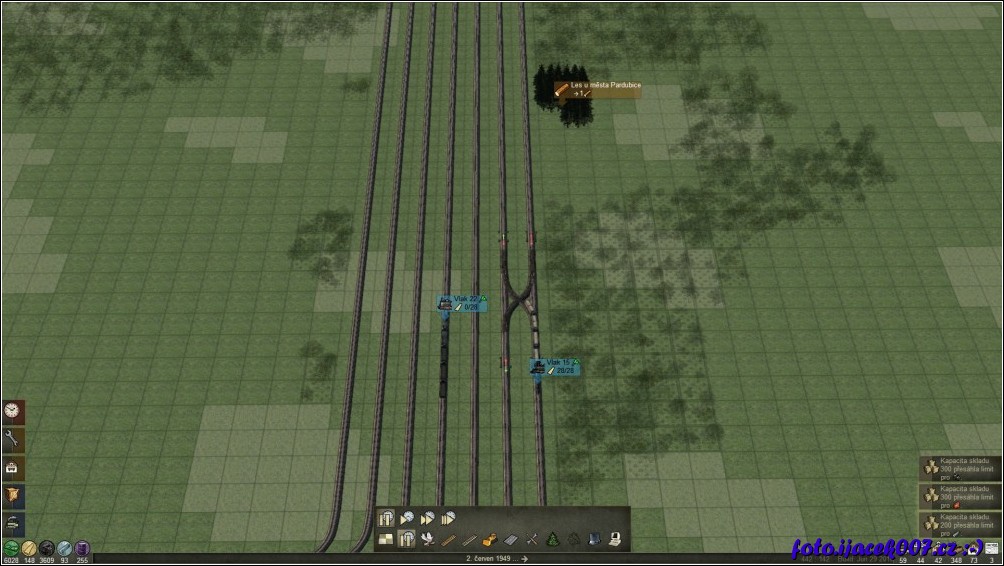Pick the crossed tools toolbar icon

click(x=531, y=540)
